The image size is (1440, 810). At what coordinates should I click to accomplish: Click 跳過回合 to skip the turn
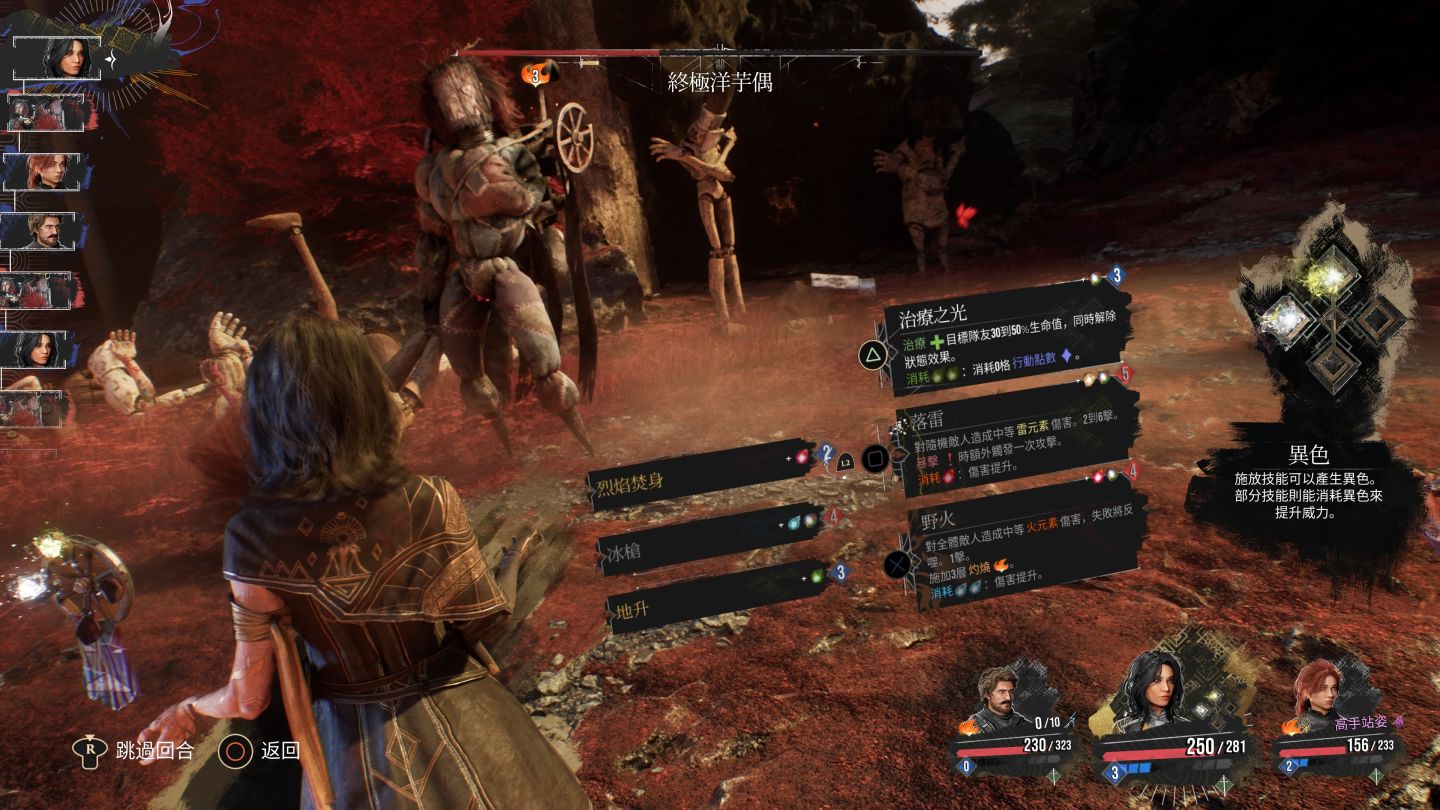pos(138,750)
